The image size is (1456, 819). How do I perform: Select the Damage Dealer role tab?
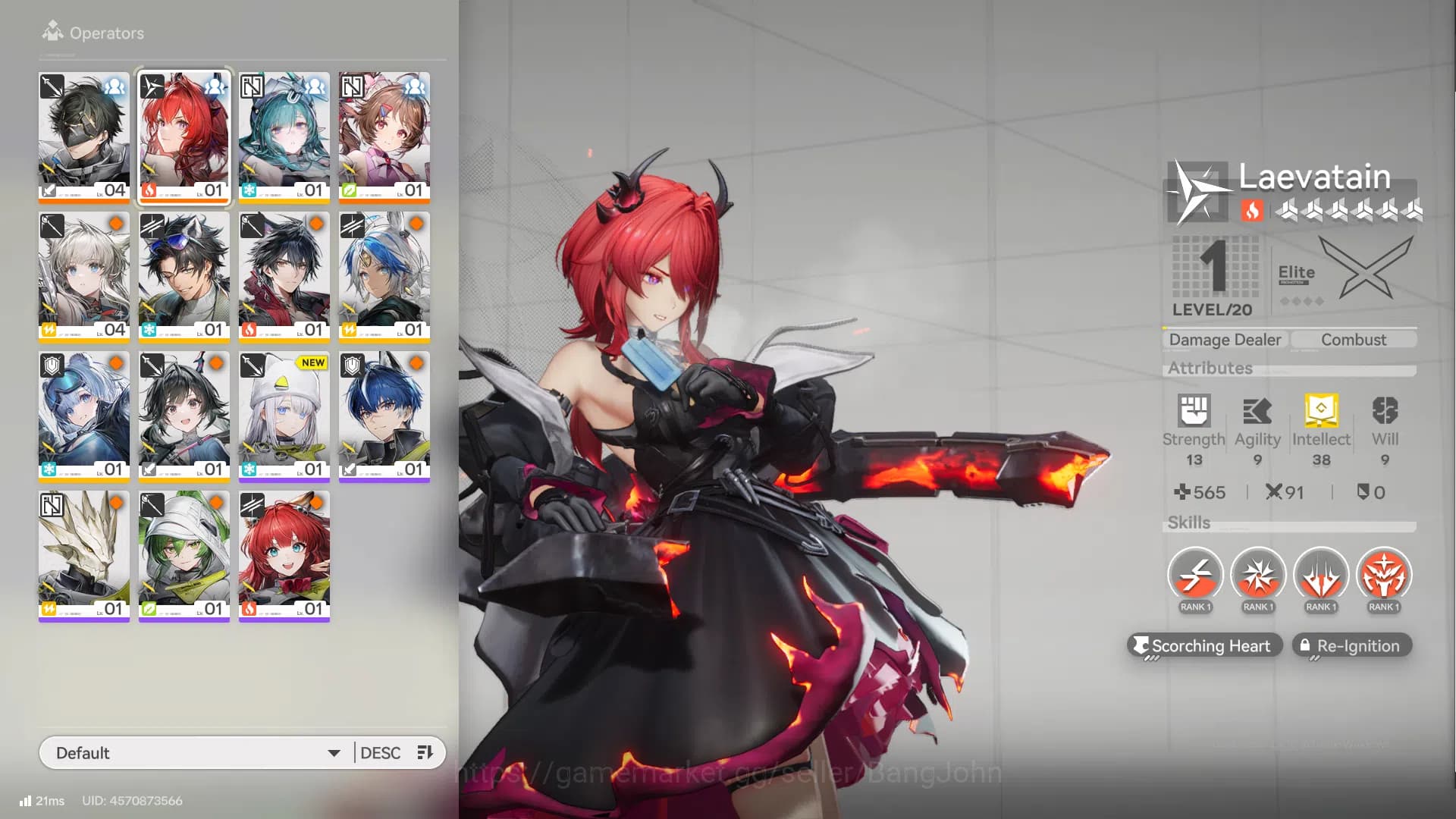coord(1224,339)
